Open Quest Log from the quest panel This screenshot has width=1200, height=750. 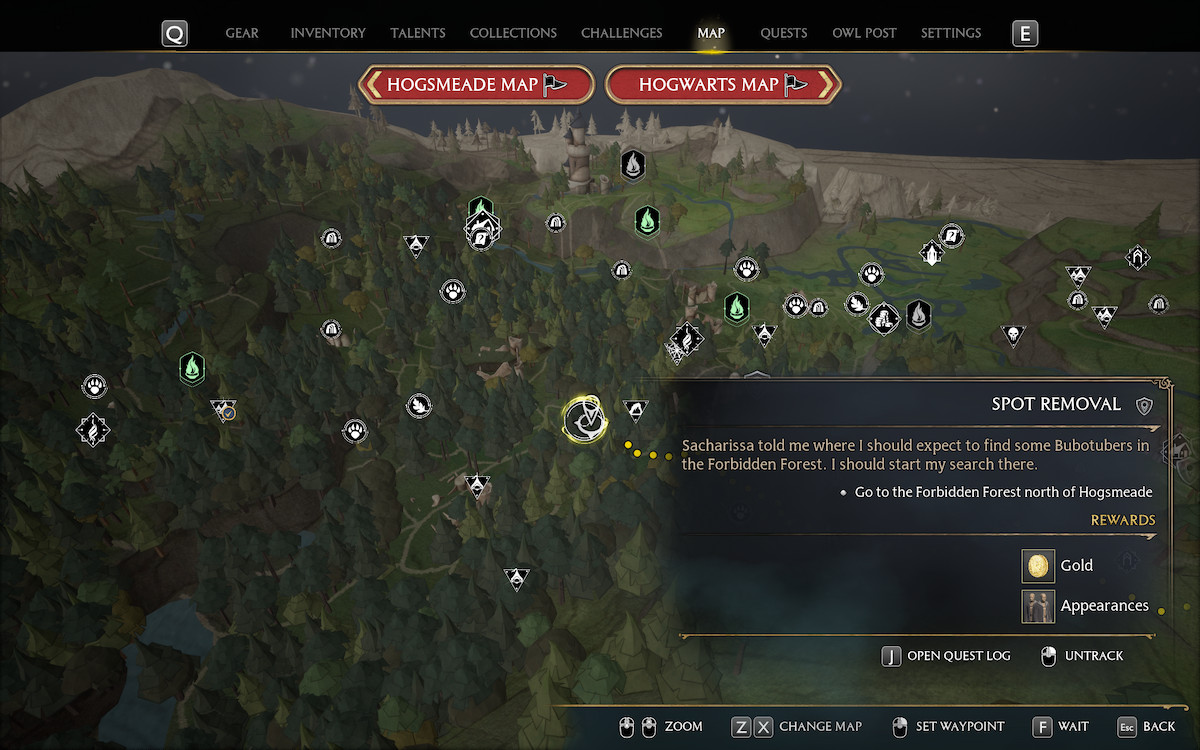[x=946, y=656]
